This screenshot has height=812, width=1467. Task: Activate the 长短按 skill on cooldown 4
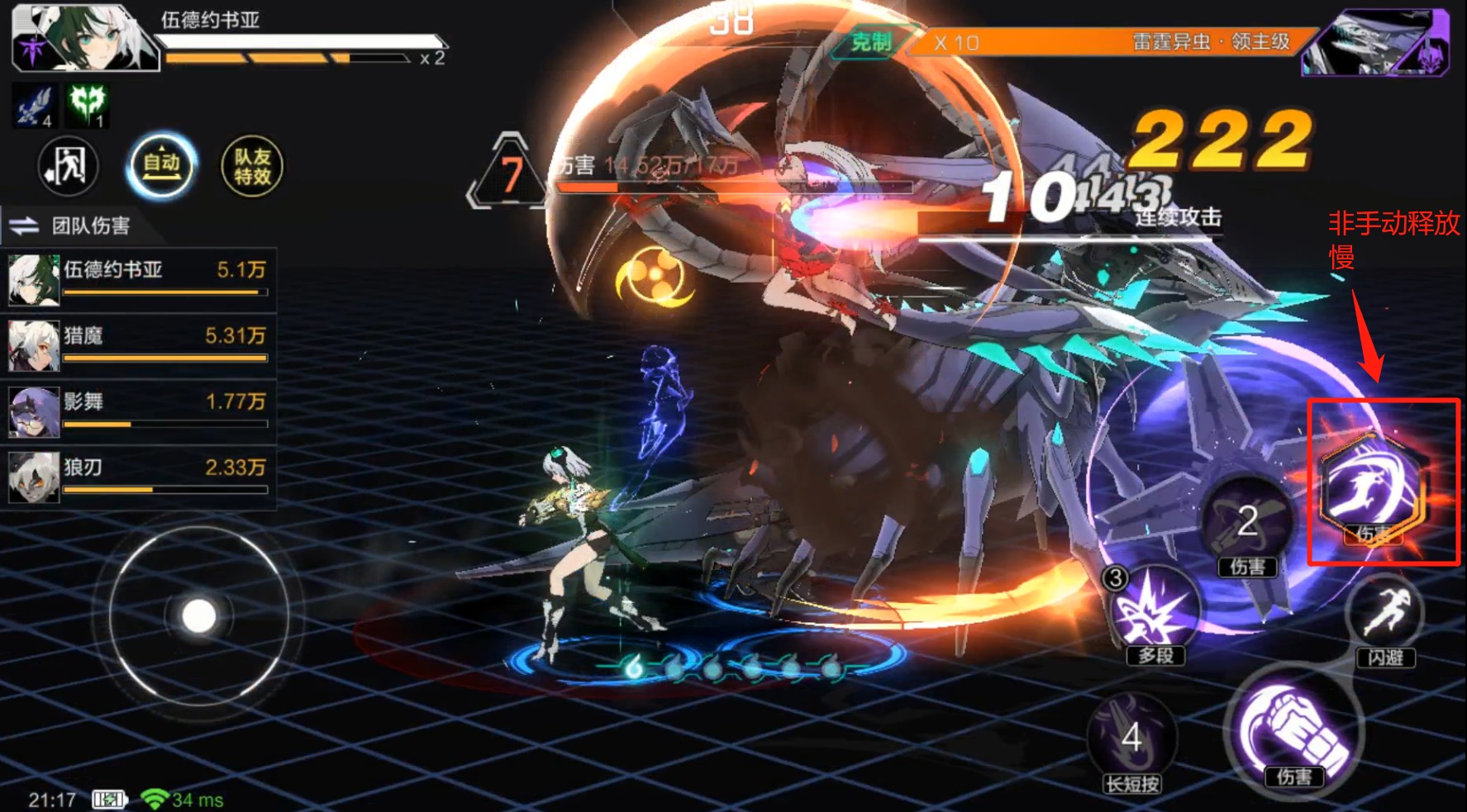(x=1131, y=739)
